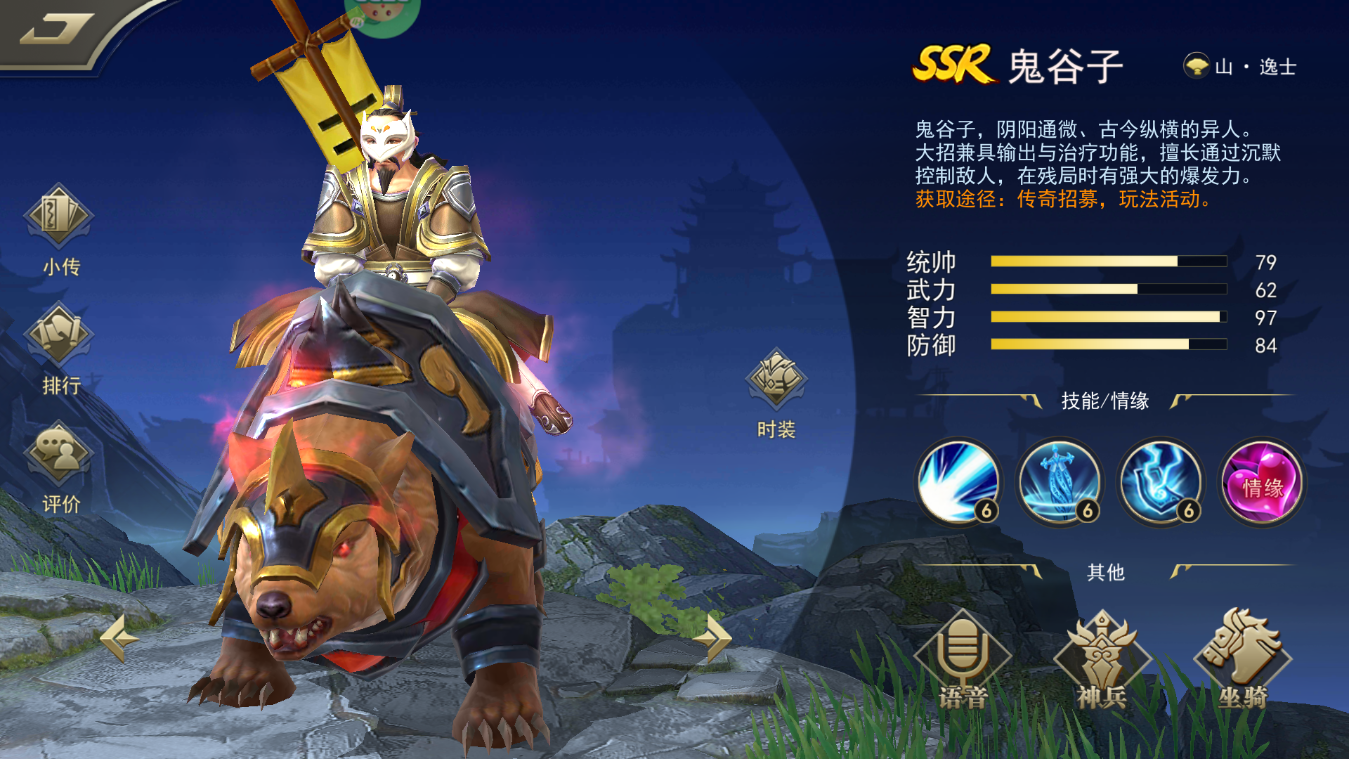
Task: View the white energy slash skill
Action: pos(958,482)
